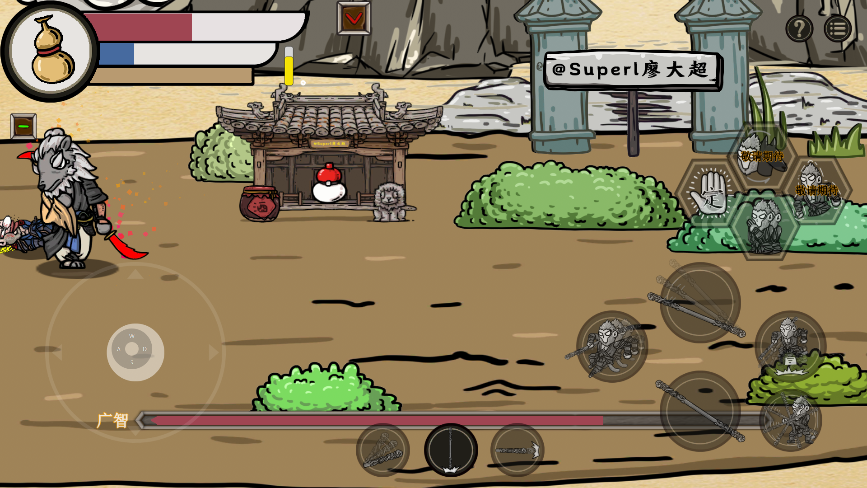Activate the bottom hexagon crouching monkey skill
Screen dimensions: 867x488
click(763, 227)
